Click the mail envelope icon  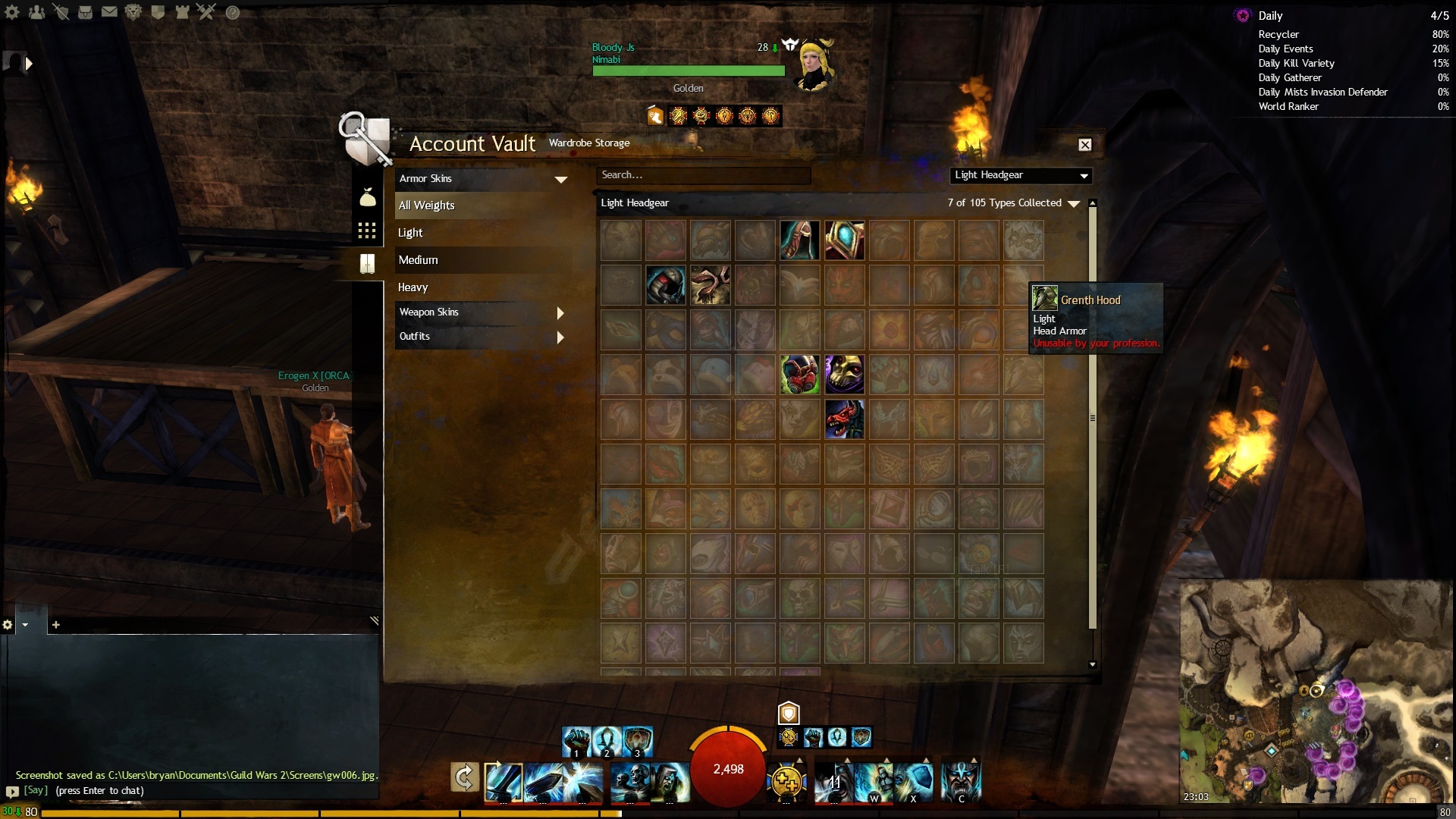[x=109, y=12]
